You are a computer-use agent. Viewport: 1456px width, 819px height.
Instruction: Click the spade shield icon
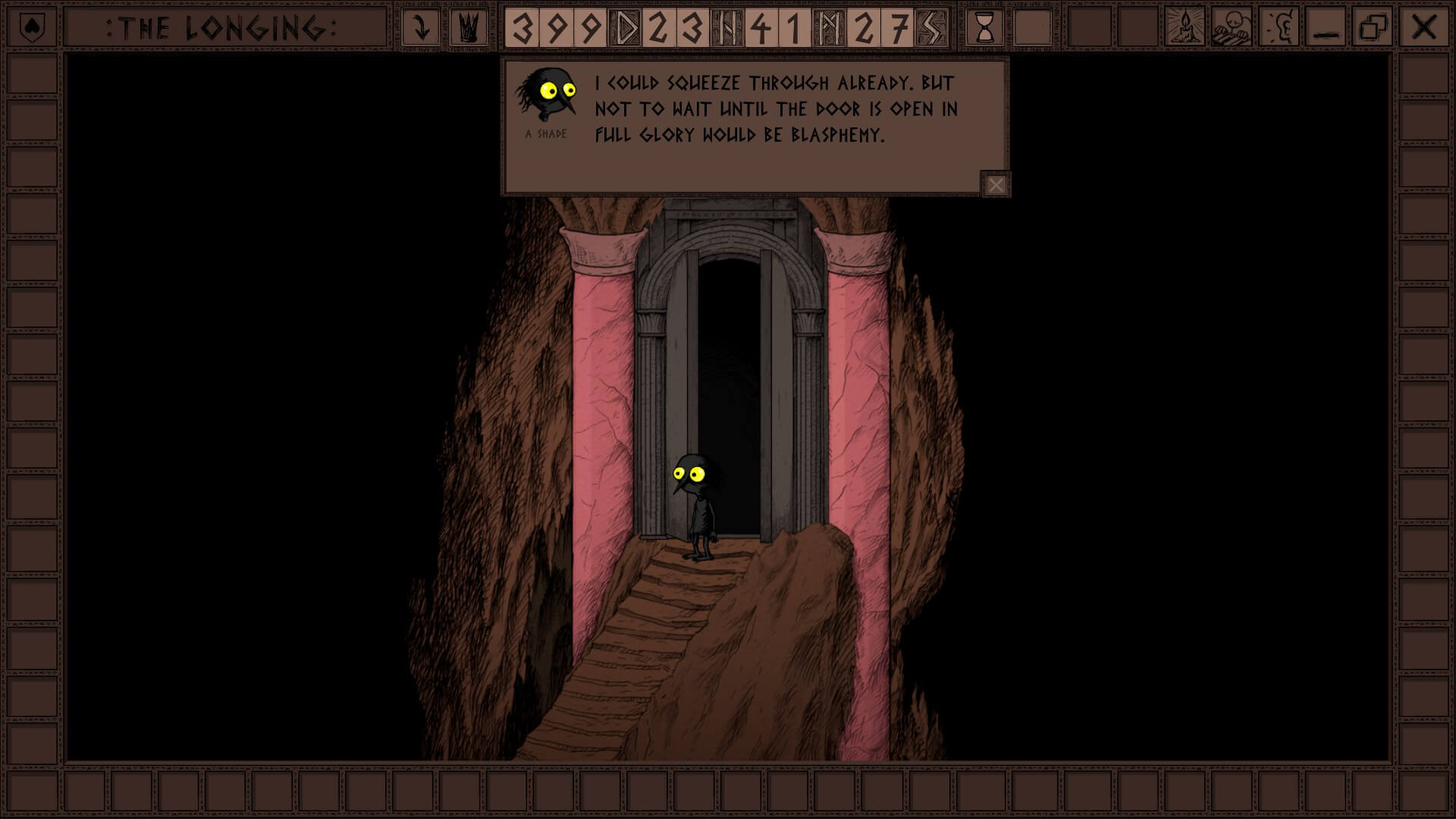click(x=31, y=28)
